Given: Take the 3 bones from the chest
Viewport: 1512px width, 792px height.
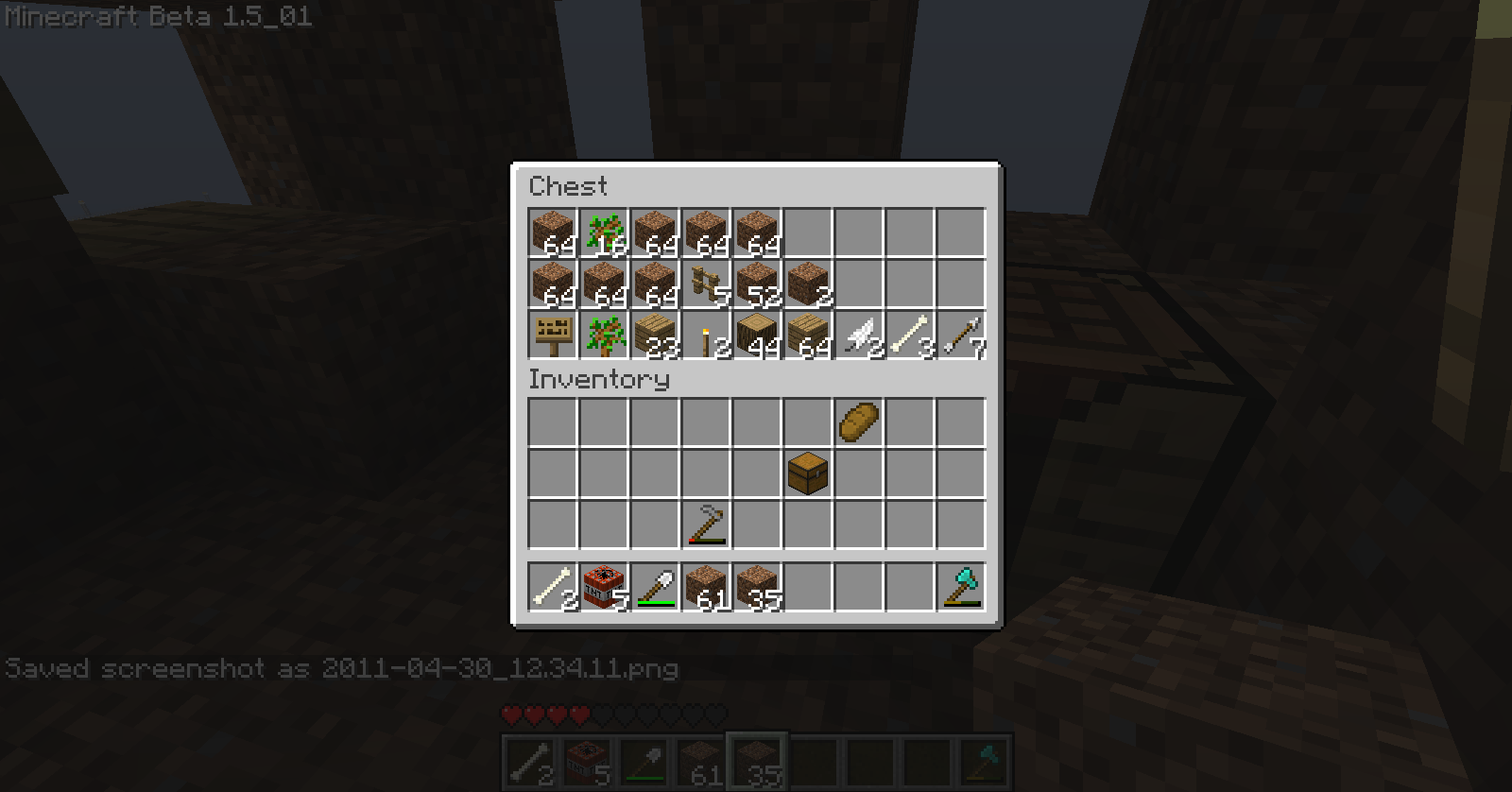Looking at the screenshot, I should [910, 336].
